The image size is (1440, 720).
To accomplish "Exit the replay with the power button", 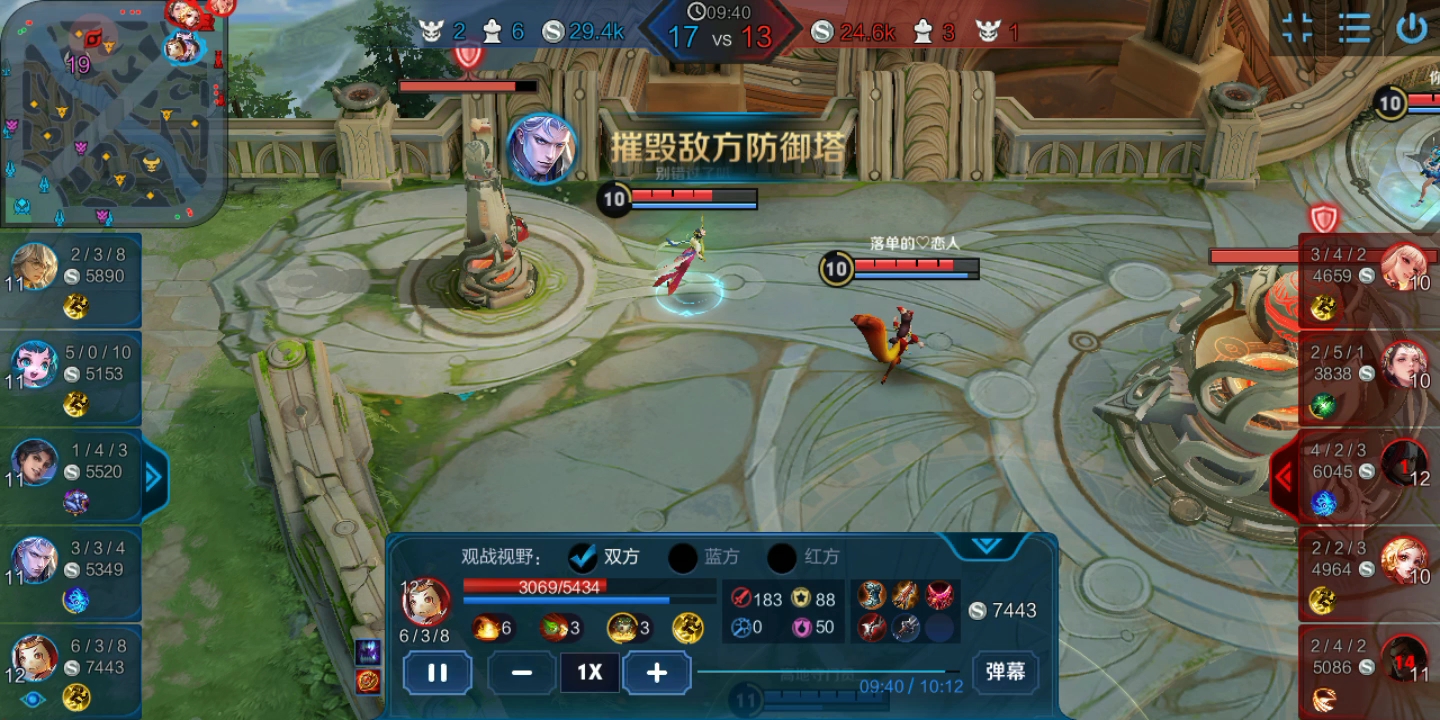I will [1411, 28].
